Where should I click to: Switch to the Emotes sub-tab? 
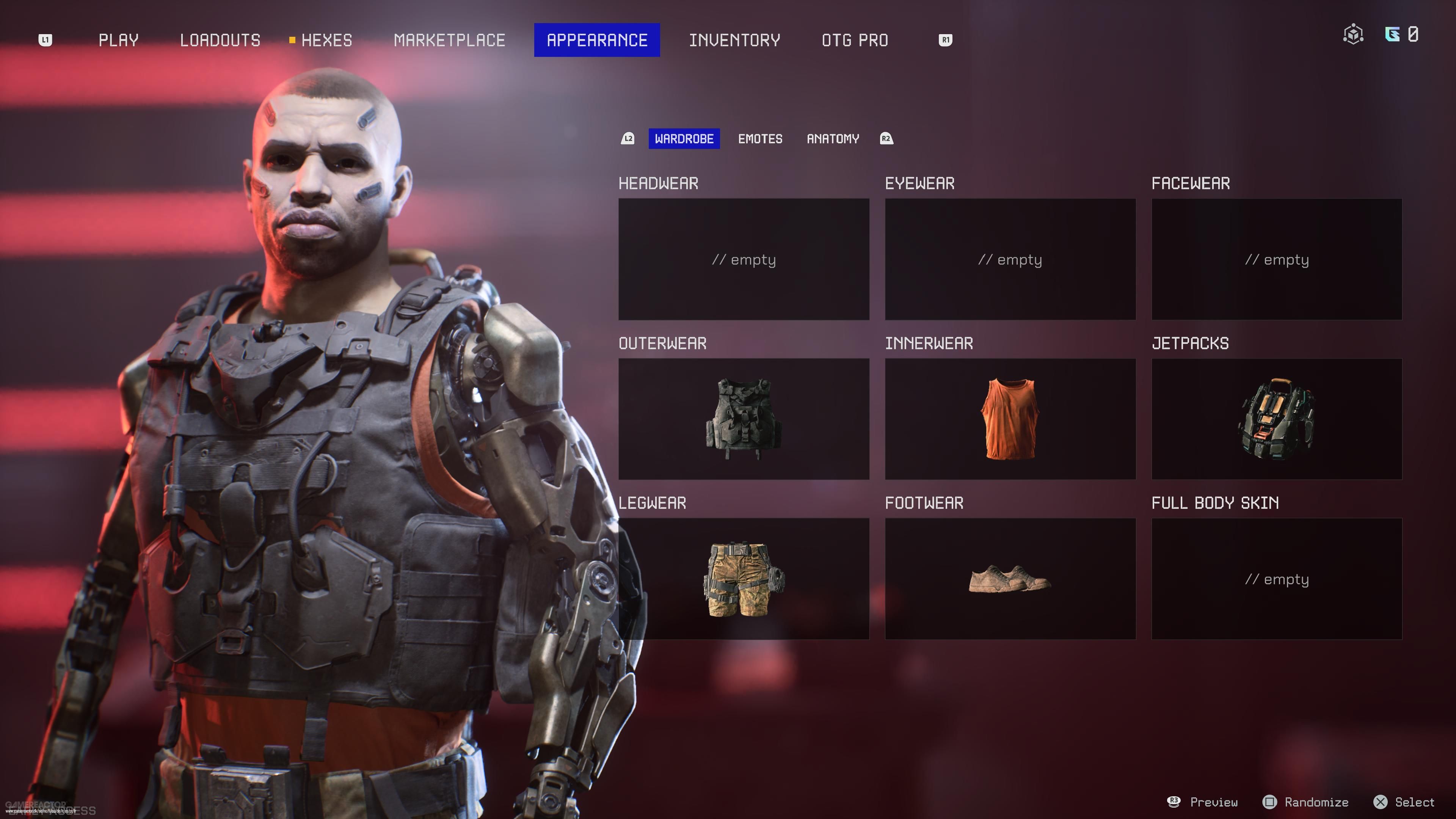tap(760, 138)
